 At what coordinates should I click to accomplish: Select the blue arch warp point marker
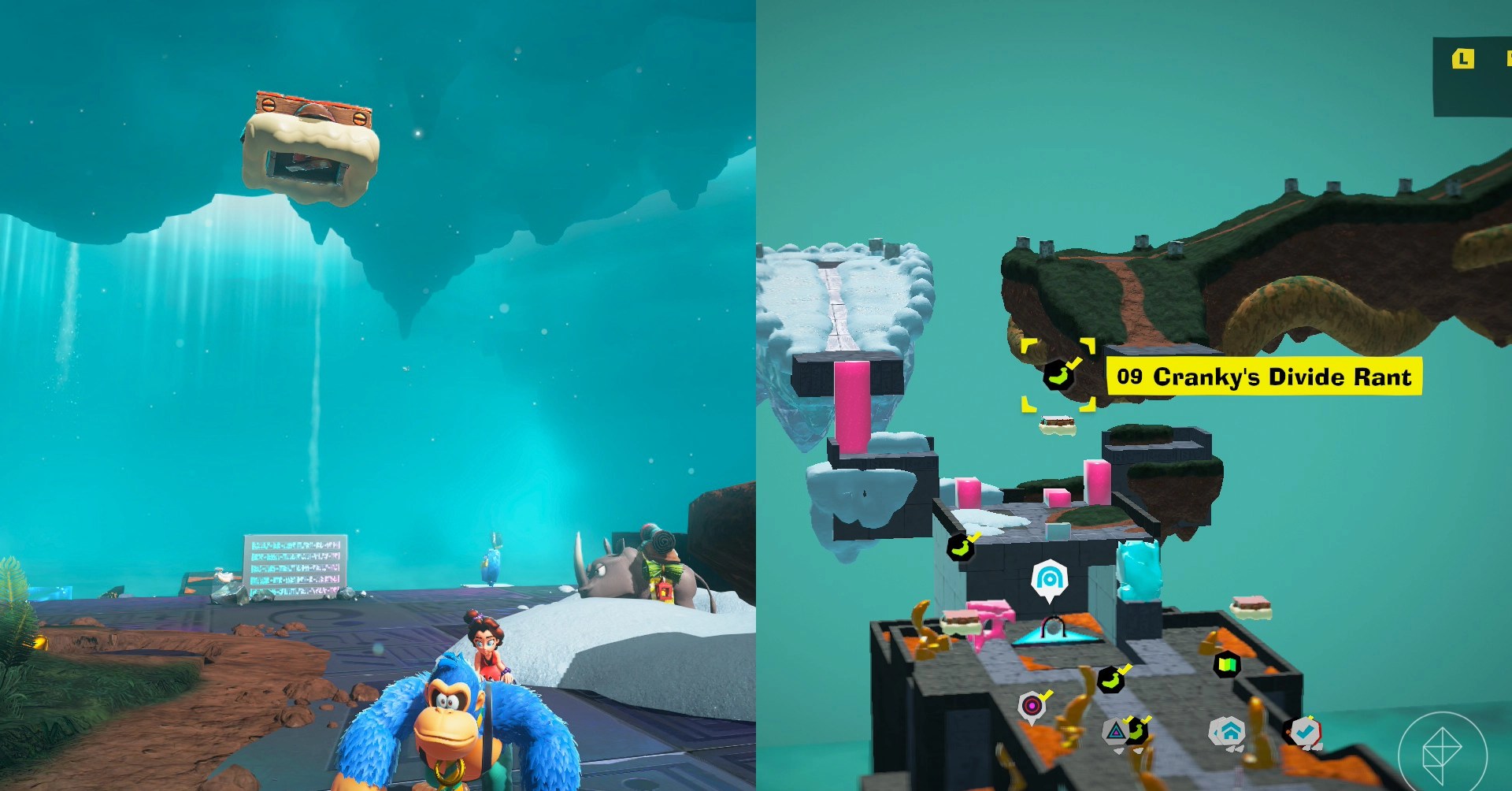click(1049, 580)
